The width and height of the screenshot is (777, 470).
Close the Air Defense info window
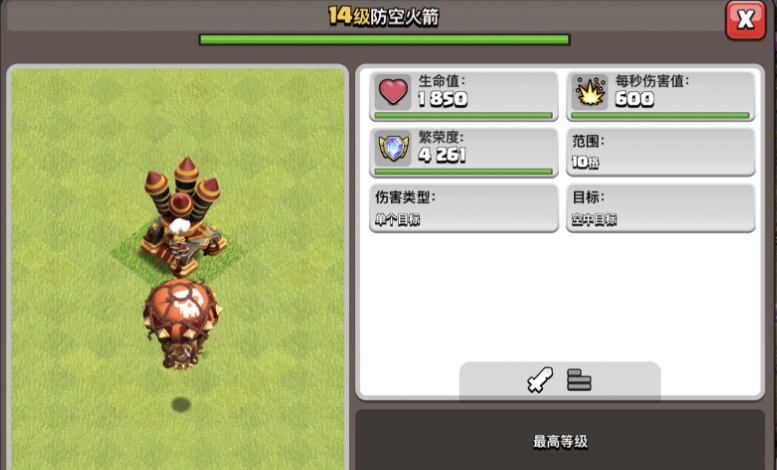pos(745,19)
